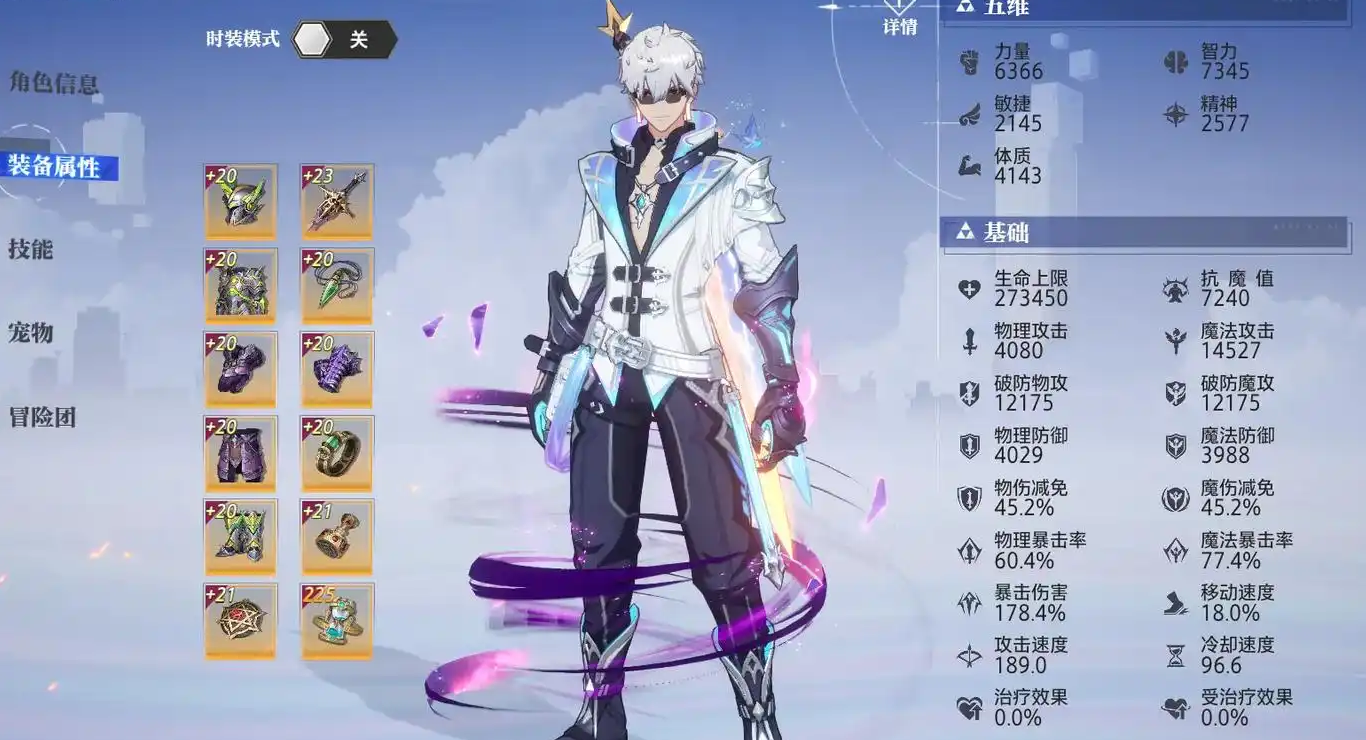1366x740 pixels.
Task: Open the +20 green boots slot
Action: (x=241, y=537)
